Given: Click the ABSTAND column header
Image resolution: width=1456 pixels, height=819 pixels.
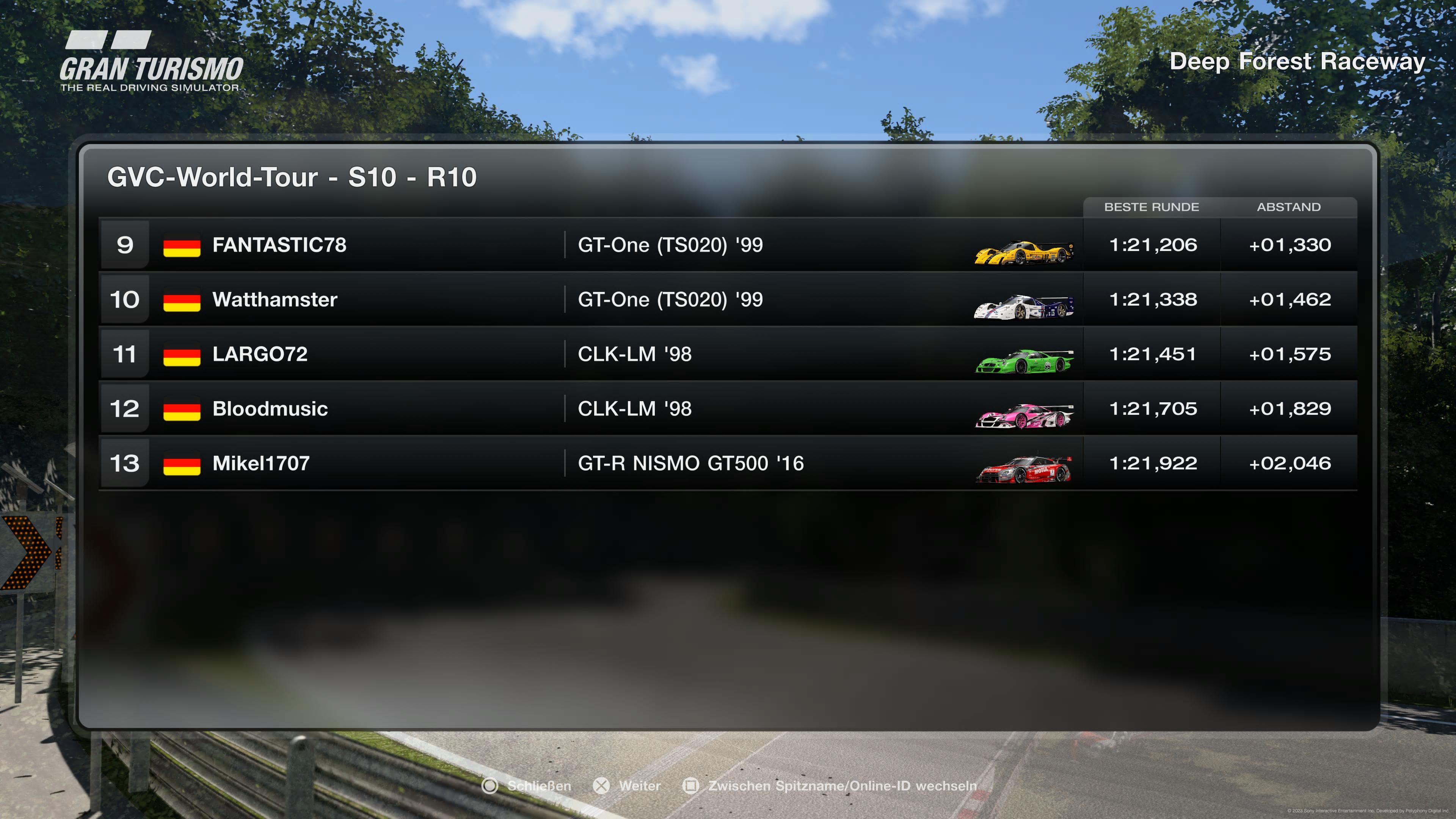Looking at the screenshot, I should tap(1288, 207).
